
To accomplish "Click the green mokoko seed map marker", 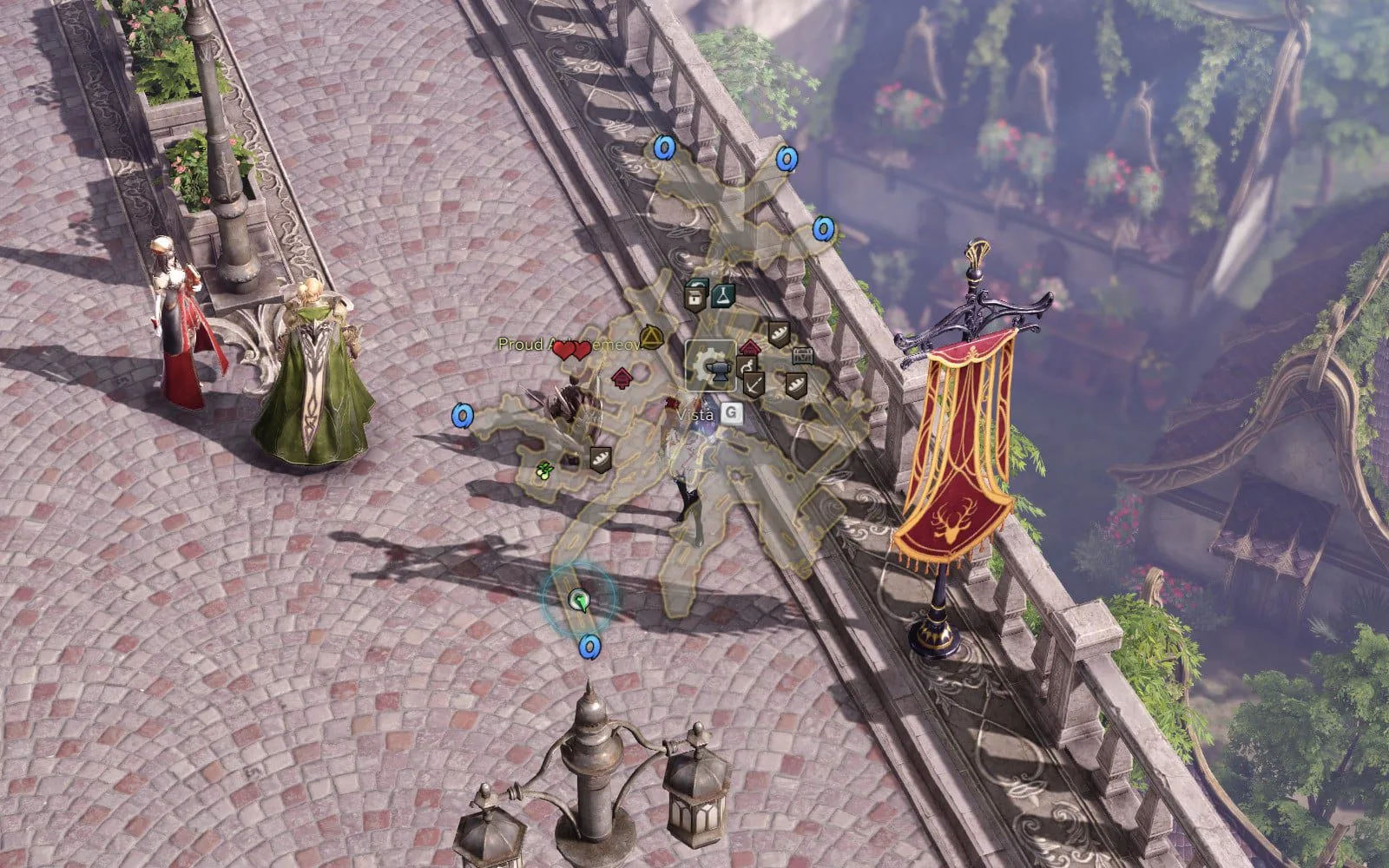I will point(545,471).
